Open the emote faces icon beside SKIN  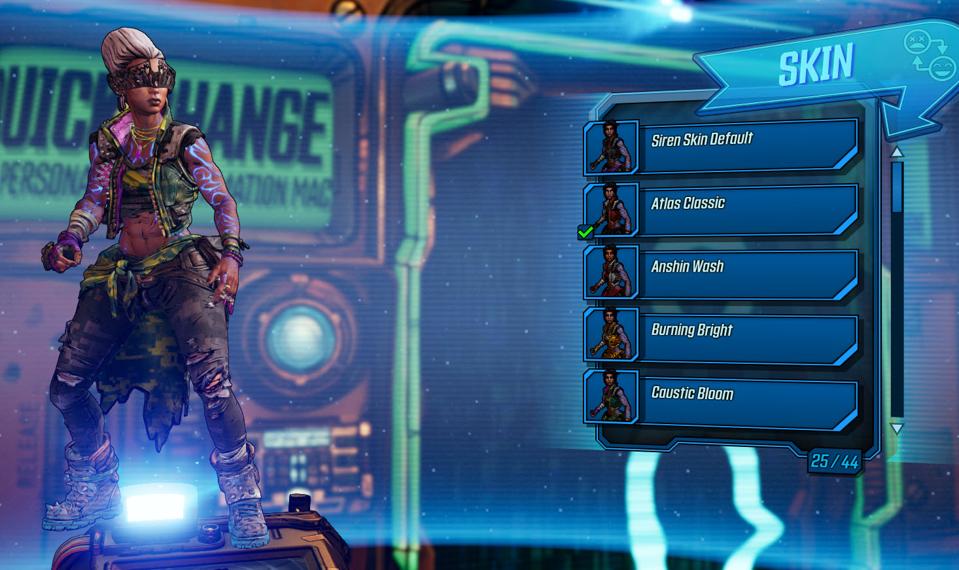click(929, 55)
